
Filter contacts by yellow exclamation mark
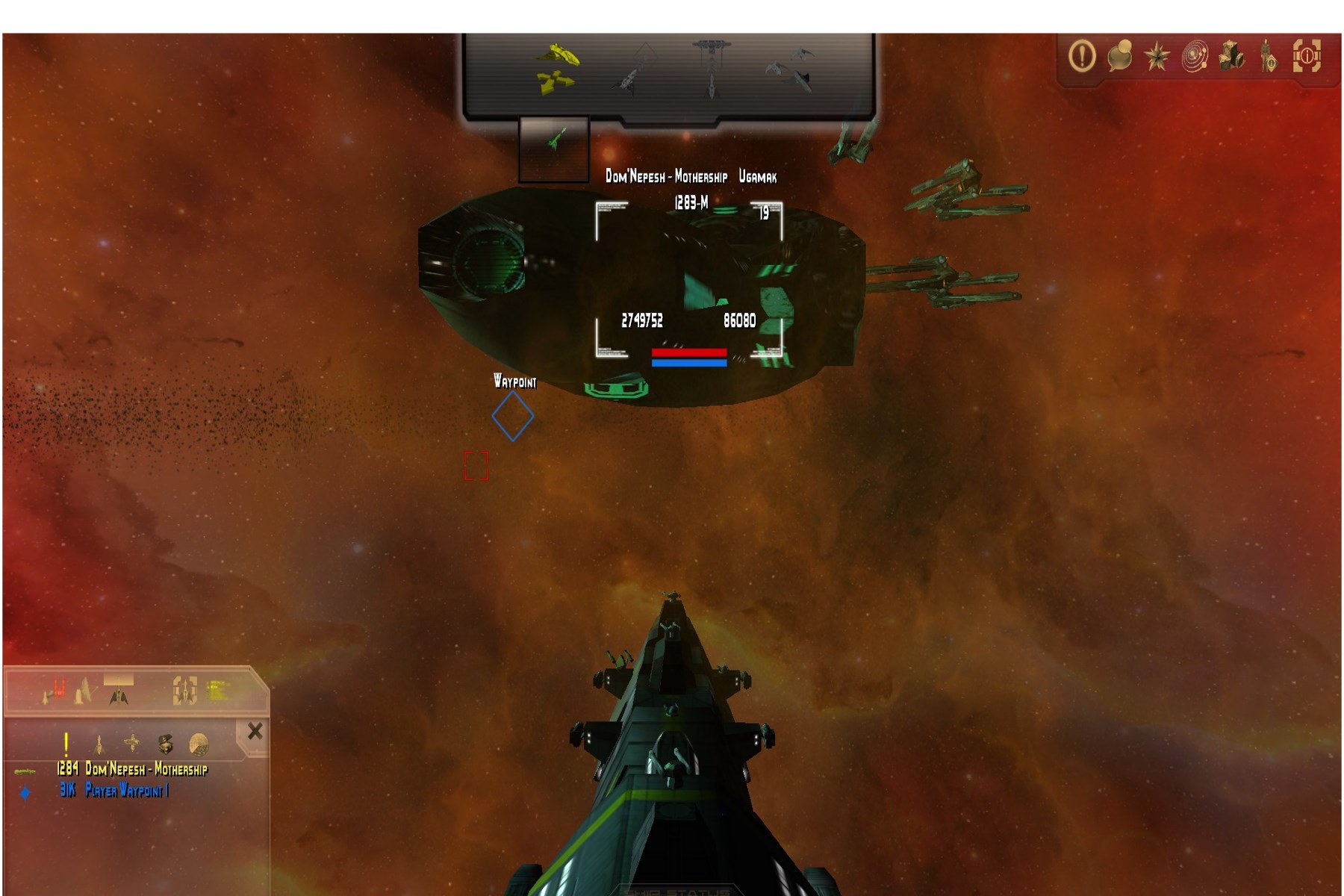click(x=66, y=743)
